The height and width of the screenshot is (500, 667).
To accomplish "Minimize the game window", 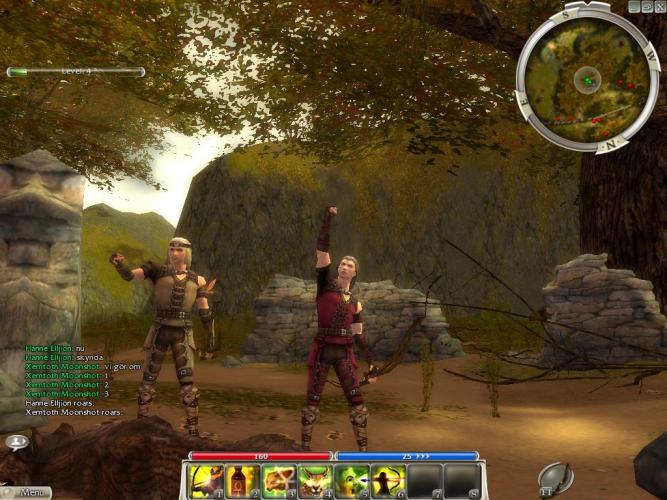I will click(635, 6).
